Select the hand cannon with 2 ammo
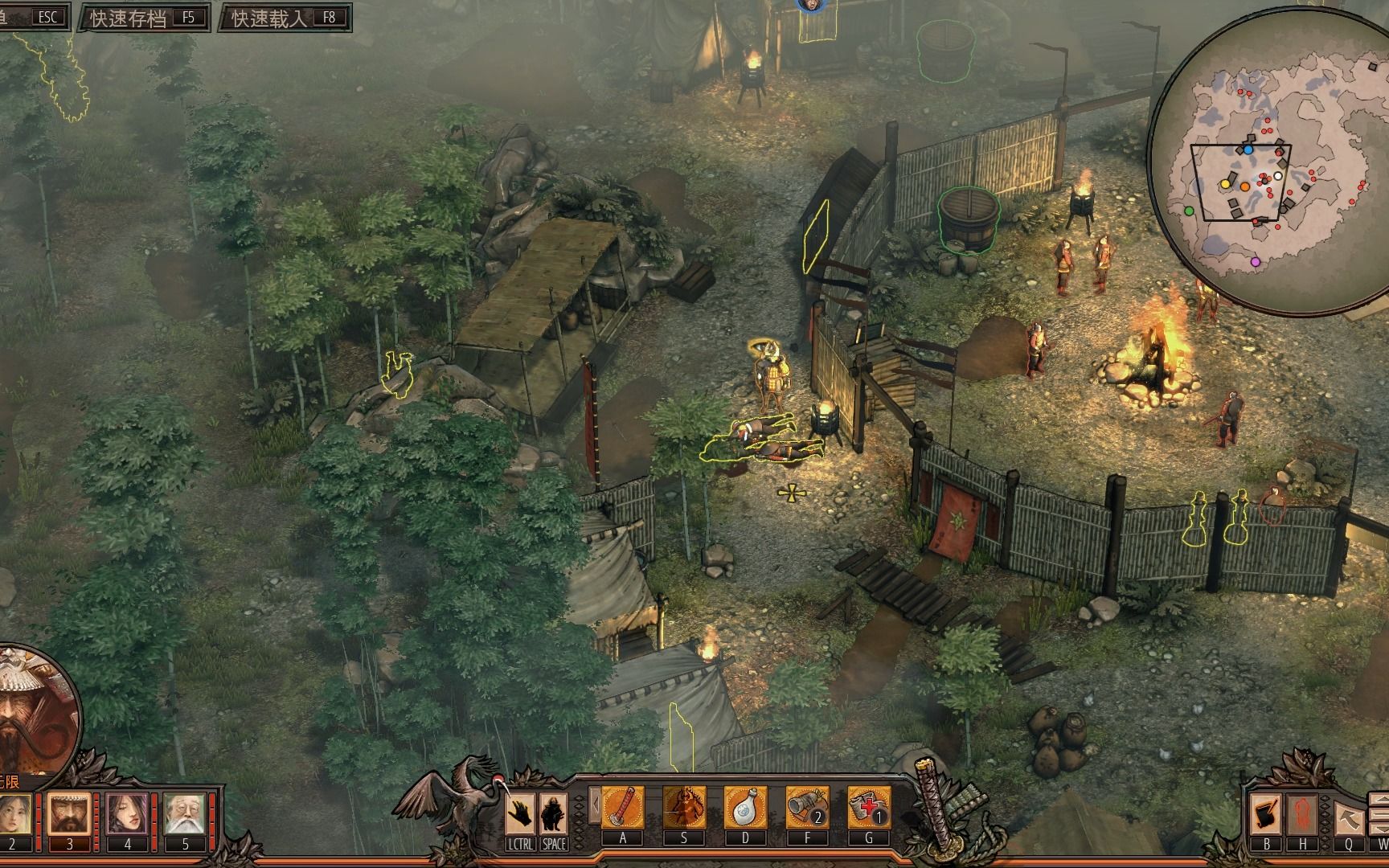This screenshot has height=868, width=1389. pos(807,808)
